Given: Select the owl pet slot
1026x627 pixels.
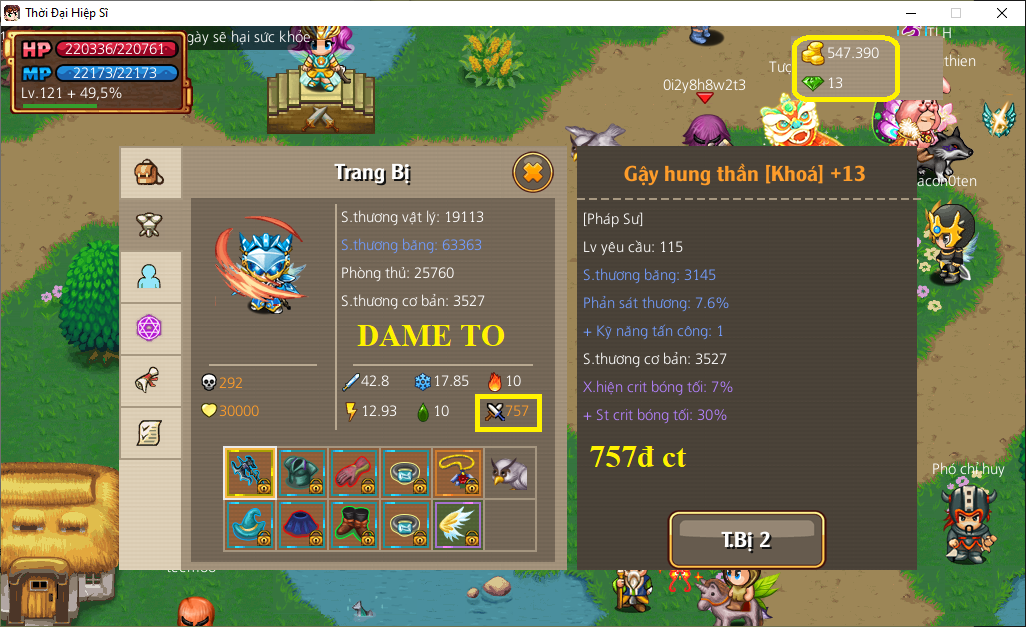Looking at the screenshot, I should pos(510,473).
